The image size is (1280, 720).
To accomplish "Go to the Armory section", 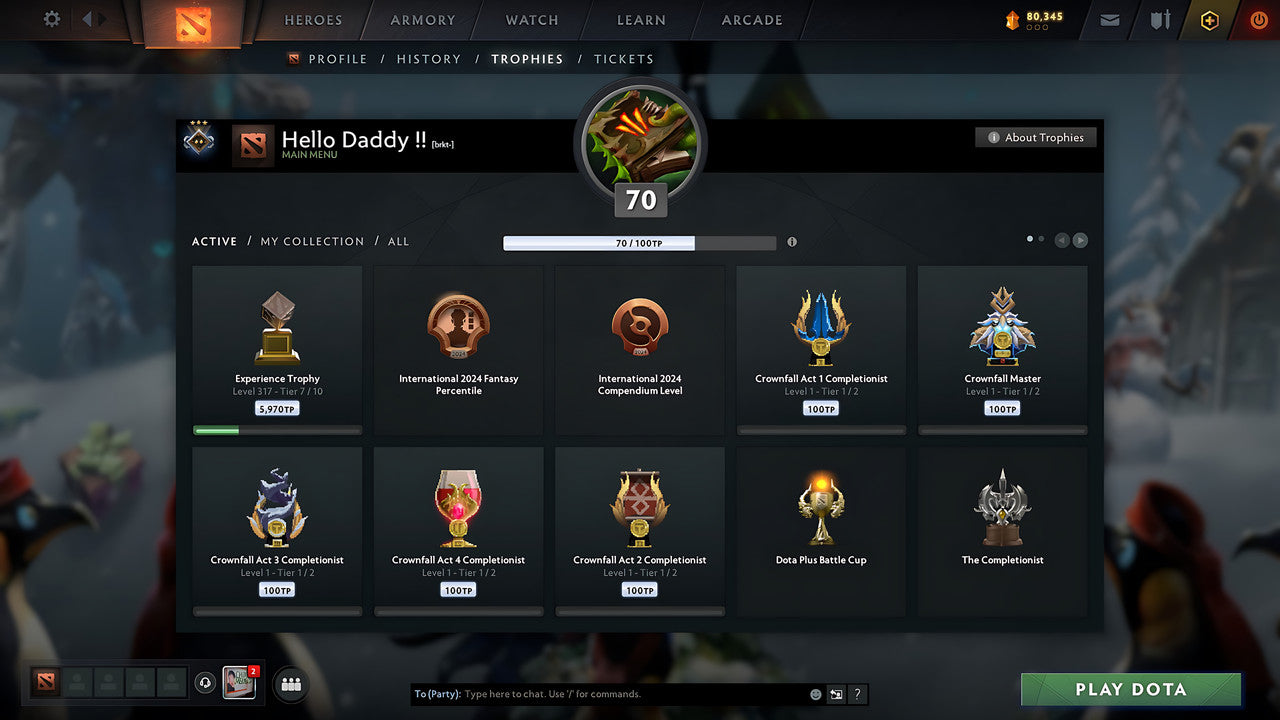I will click(423, 20).
